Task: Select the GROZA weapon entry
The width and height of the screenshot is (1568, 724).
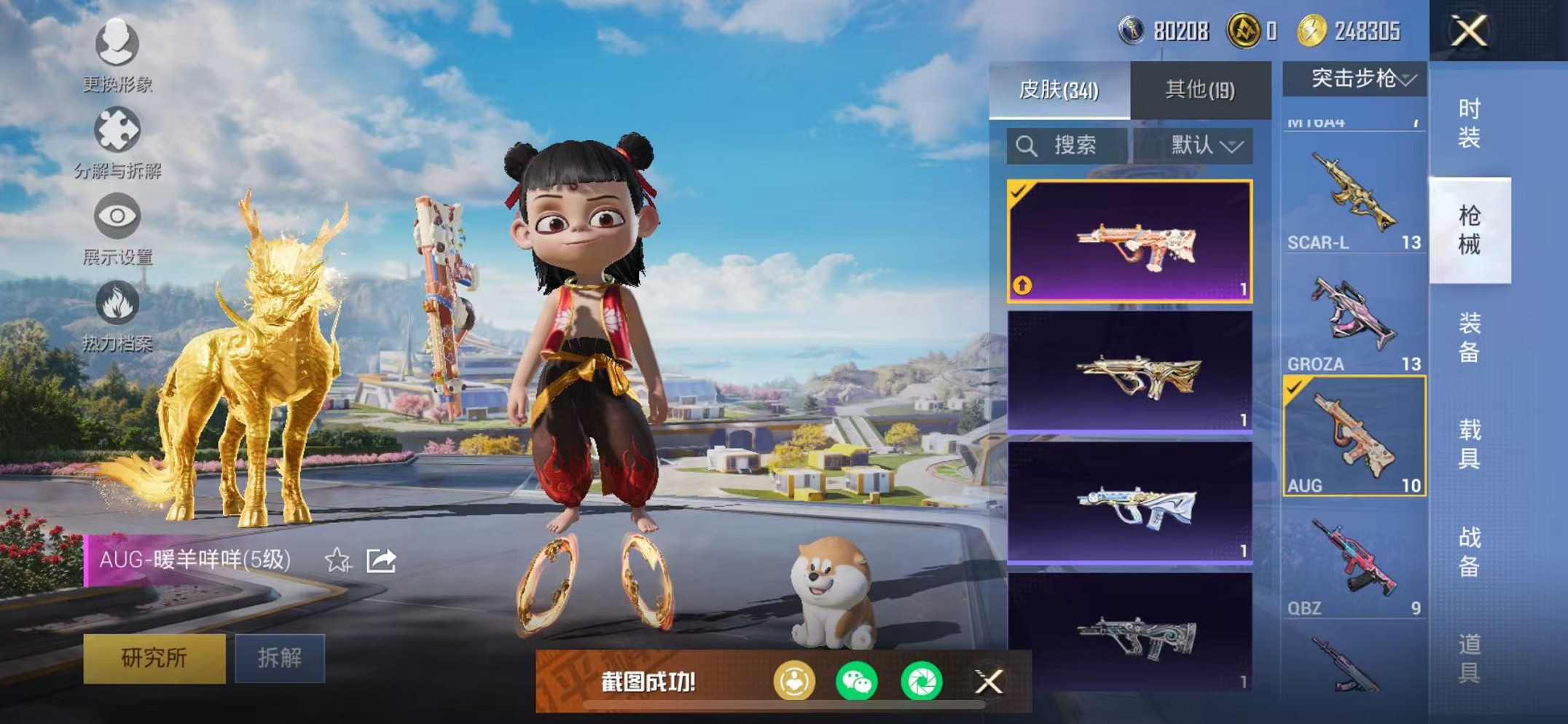Action: (x=1354, y=320)
